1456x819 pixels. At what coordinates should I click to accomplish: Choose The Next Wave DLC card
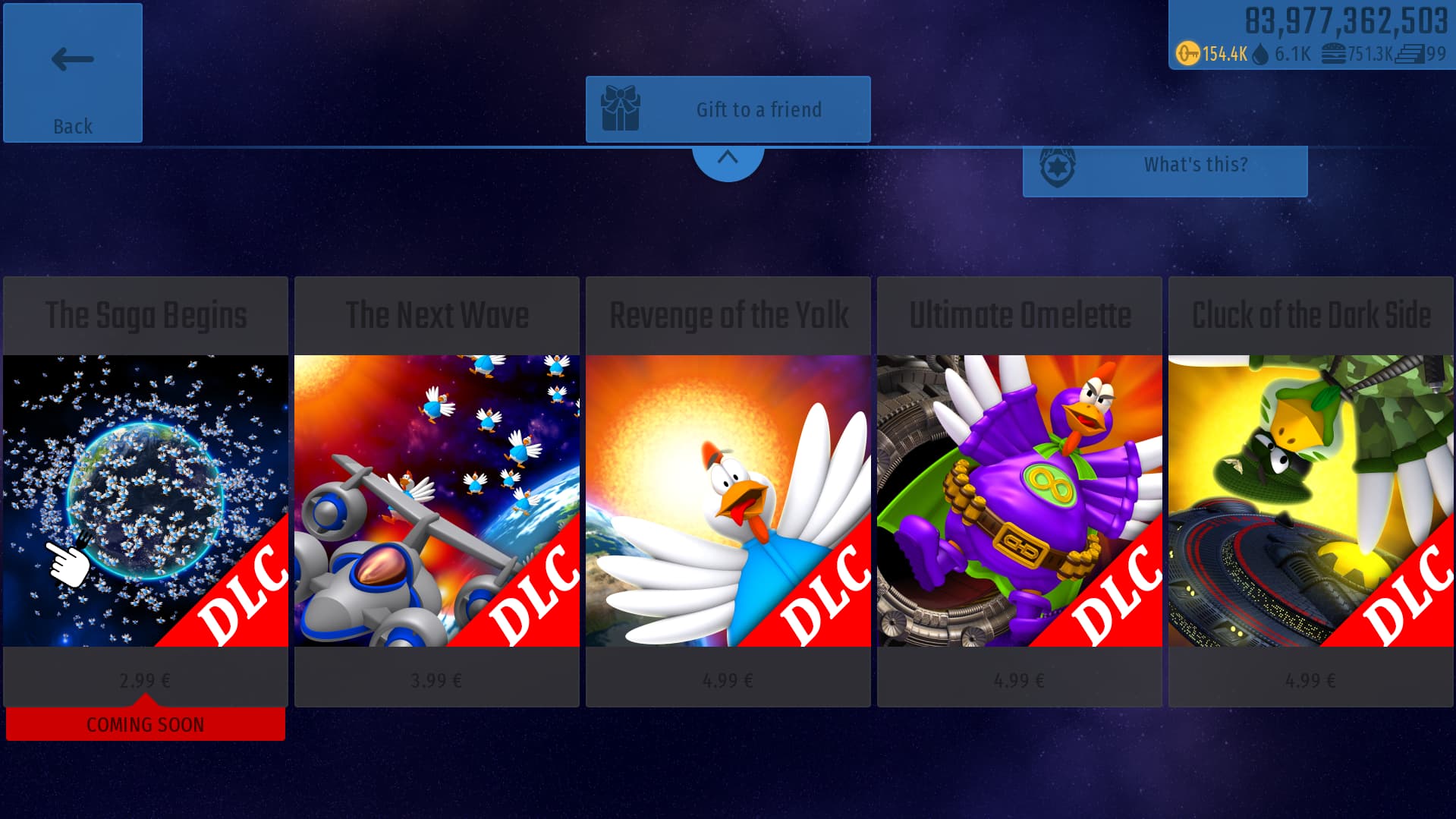tap(437, 492)
